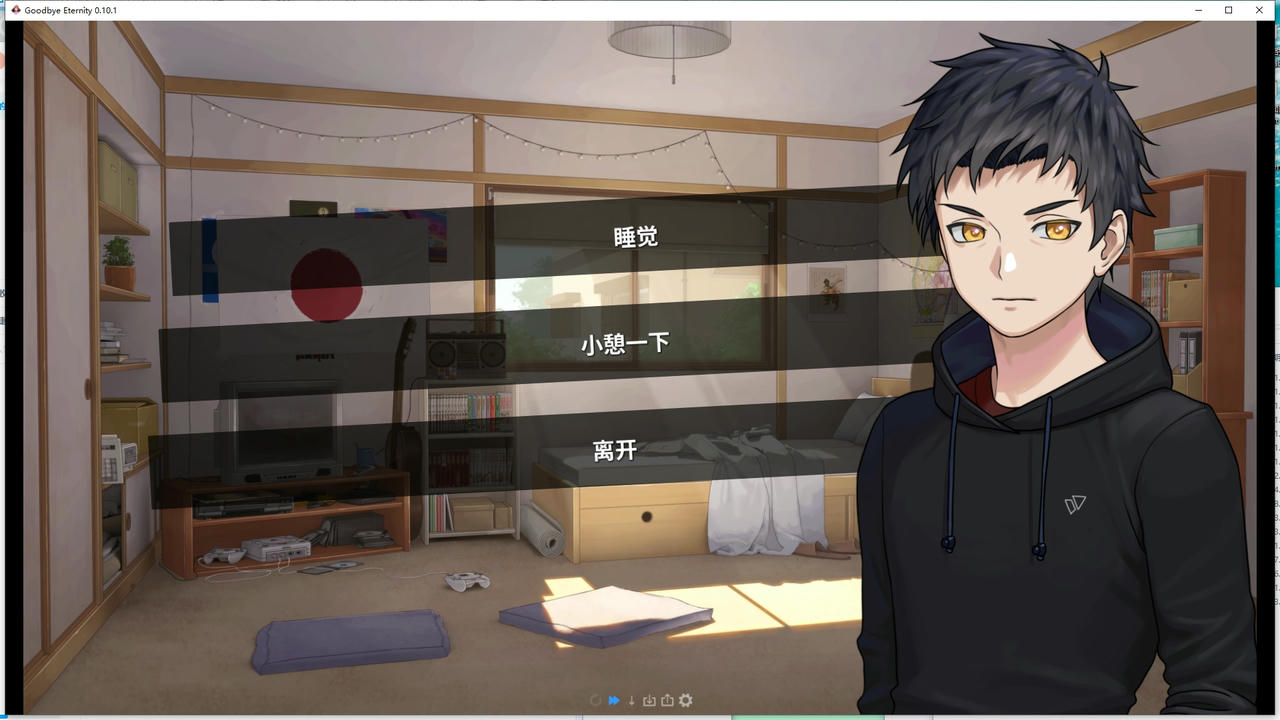Choose the 小憩一下 (Rest) option
1280x720 pixels.
[625, 343]
